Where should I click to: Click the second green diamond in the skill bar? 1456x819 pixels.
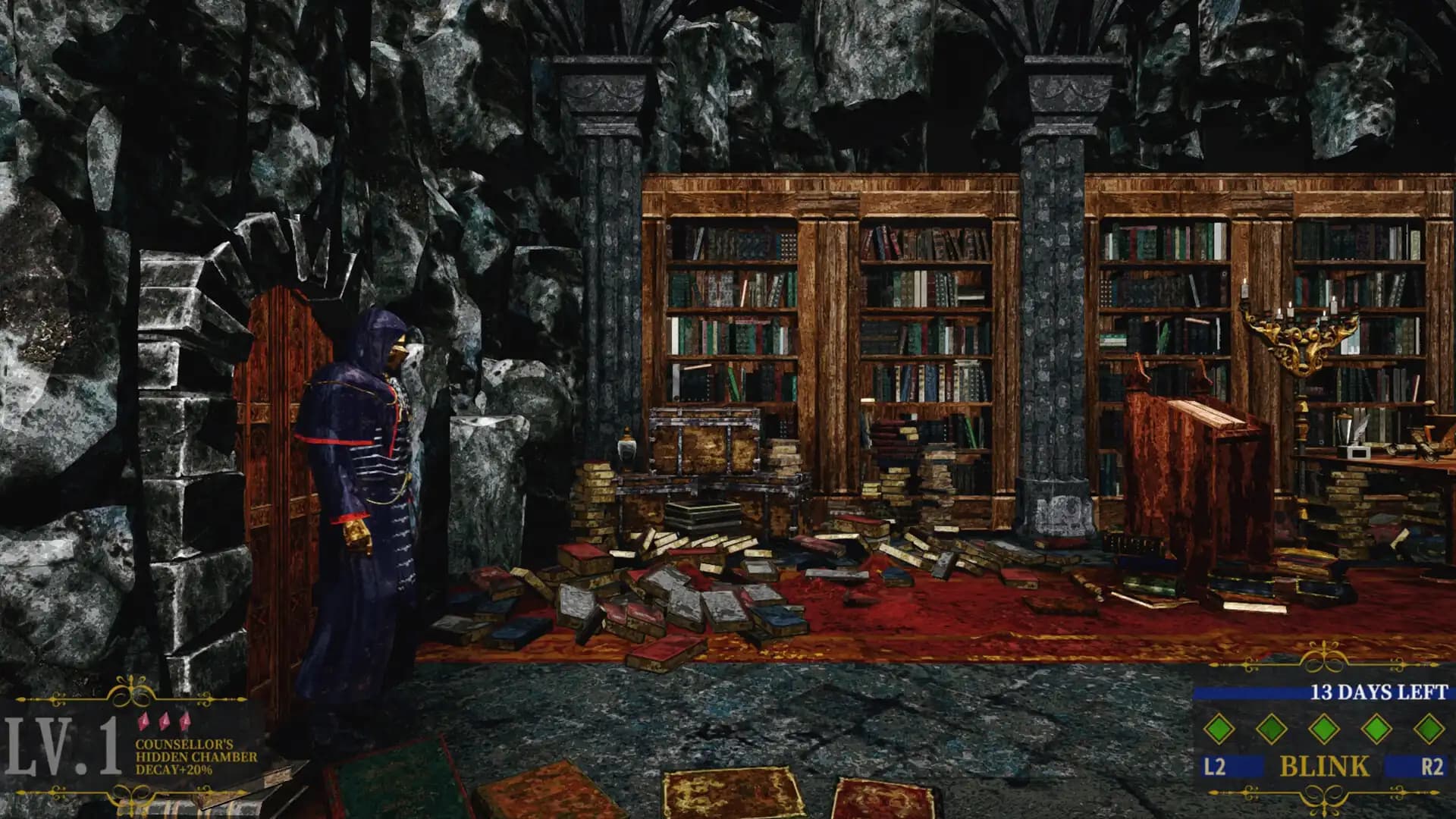[x=1271, y=730]
